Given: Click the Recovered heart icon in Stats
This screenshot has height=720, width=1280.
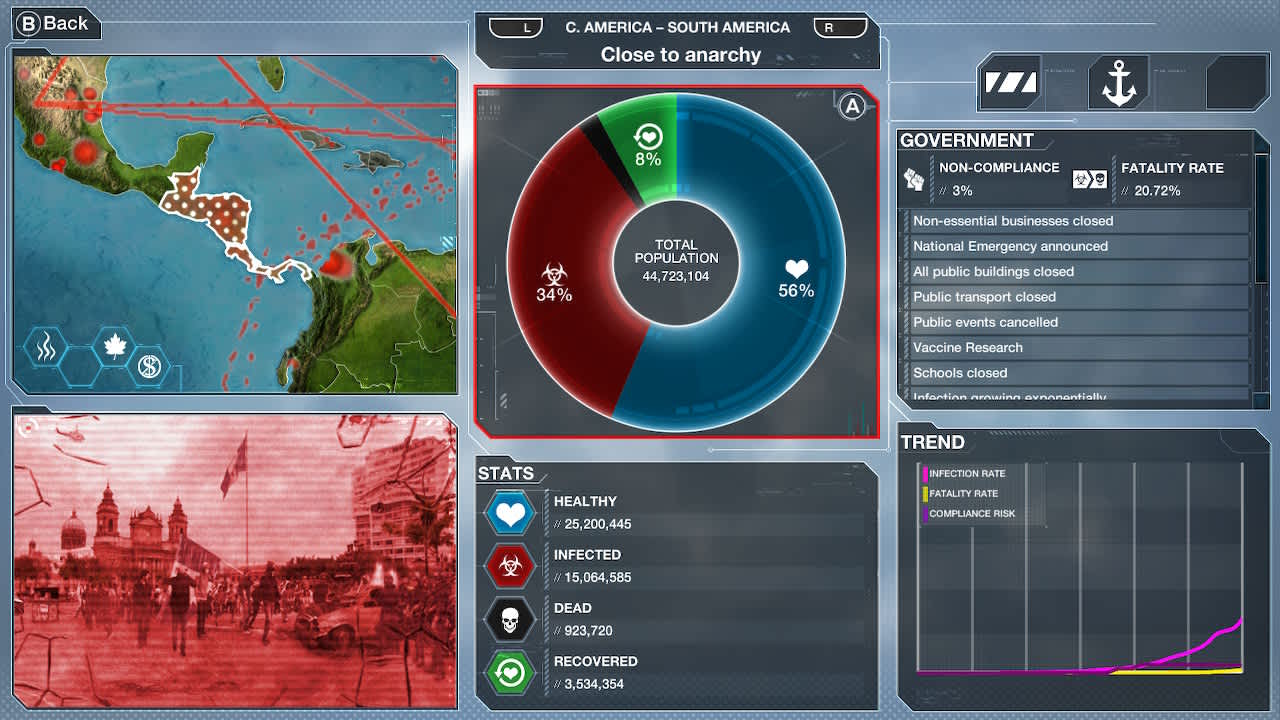Looking at the screenshot, I should [x=510, y=671].
